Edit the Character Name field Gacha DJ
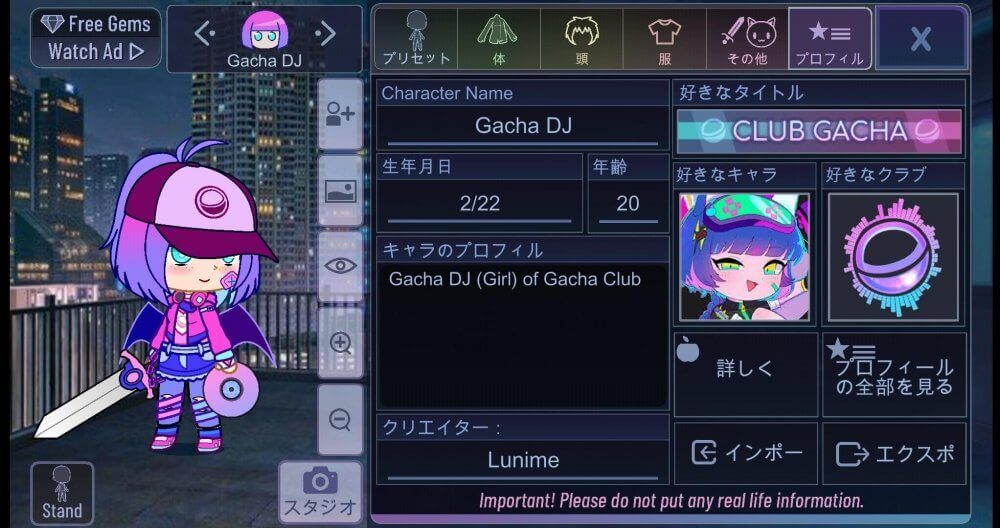1000x528 pixels. coord(522,127)
